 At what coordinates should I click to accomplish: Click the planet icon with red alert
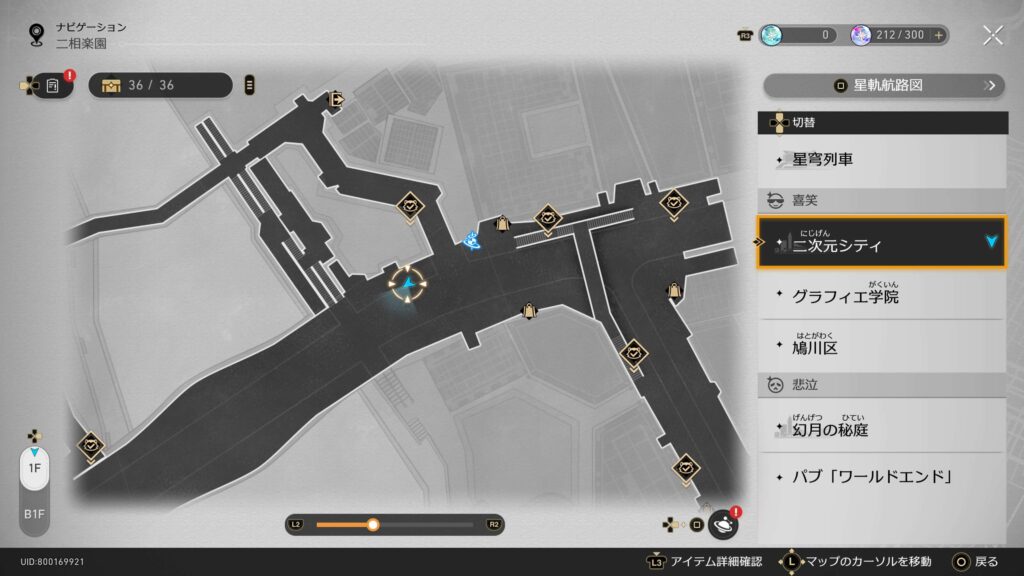click(723, 524)
